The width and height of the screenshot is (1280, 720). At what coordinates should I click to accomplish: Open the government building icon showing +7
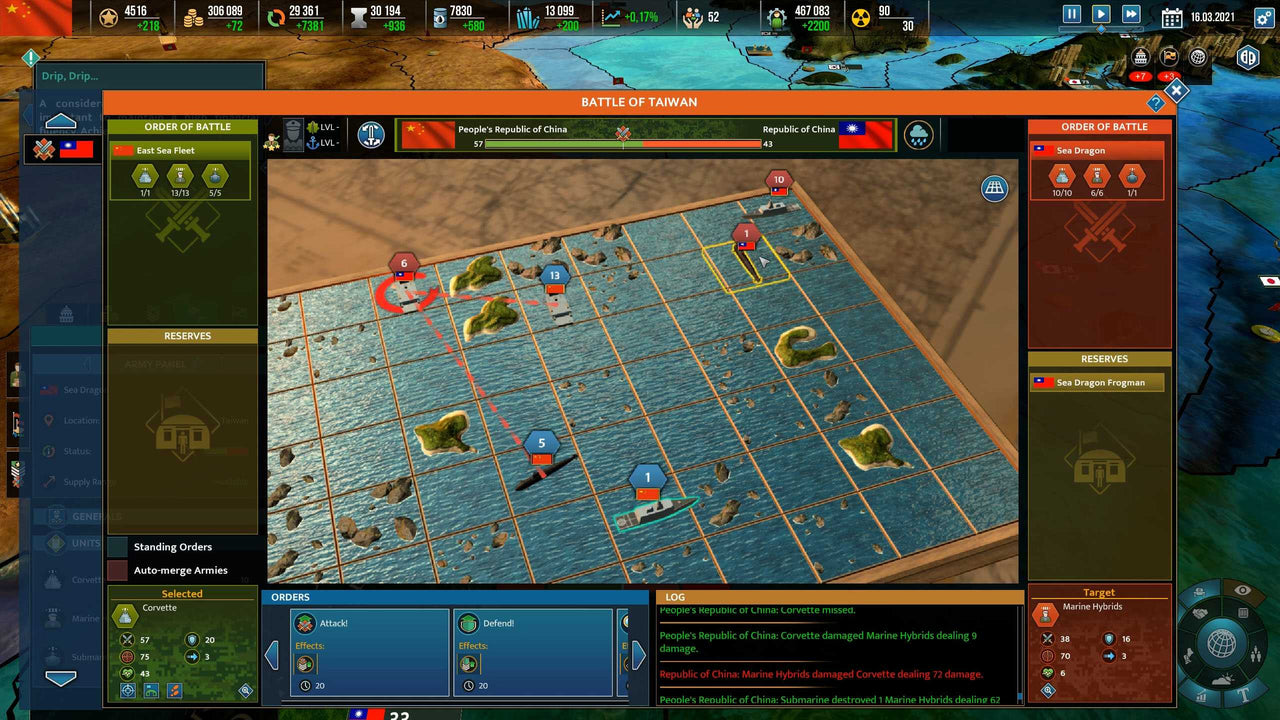(1140, 57)
